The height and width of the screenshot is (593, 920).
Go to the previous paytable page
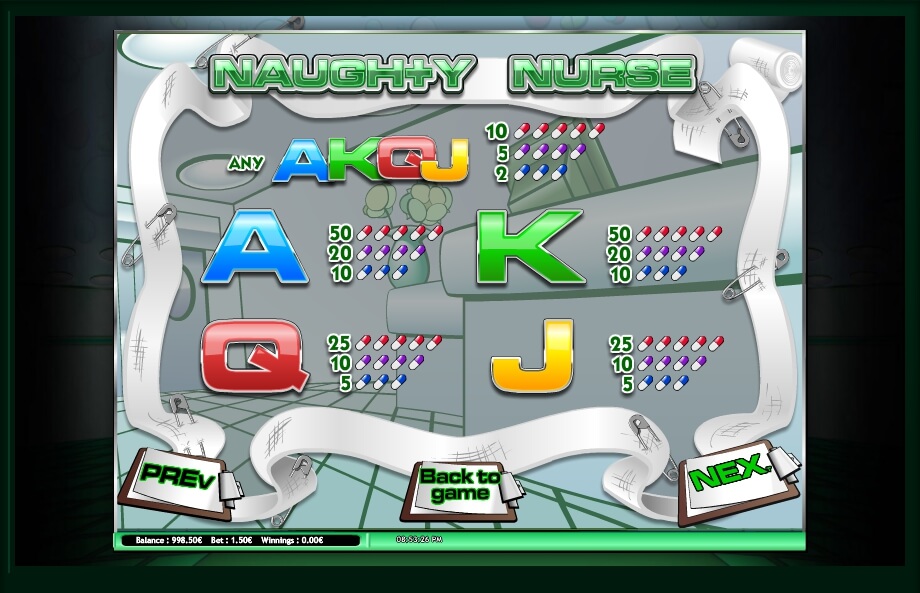[x=178, y=481]
